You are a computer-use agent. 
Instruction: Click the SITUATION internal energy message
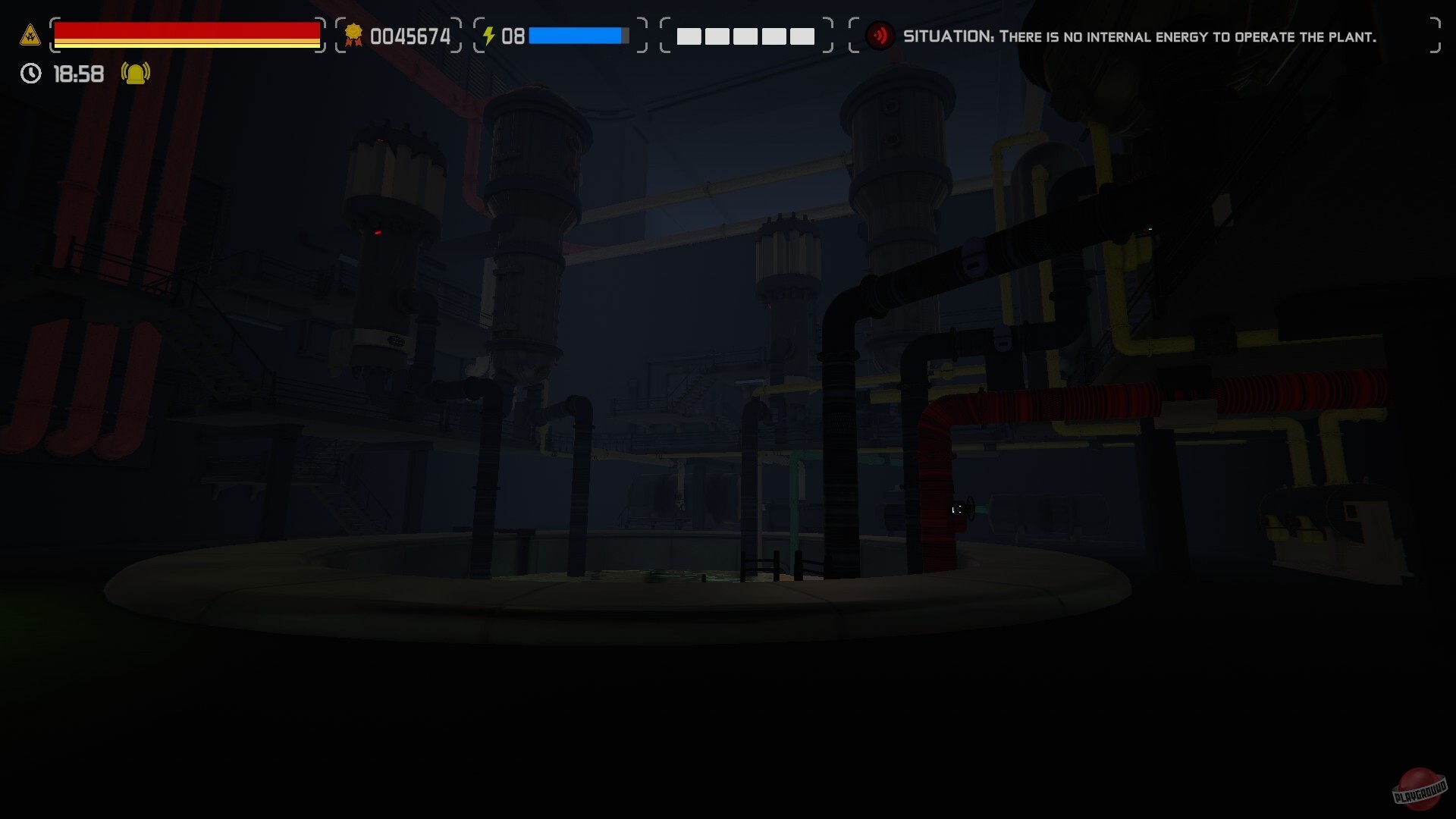1137,36
